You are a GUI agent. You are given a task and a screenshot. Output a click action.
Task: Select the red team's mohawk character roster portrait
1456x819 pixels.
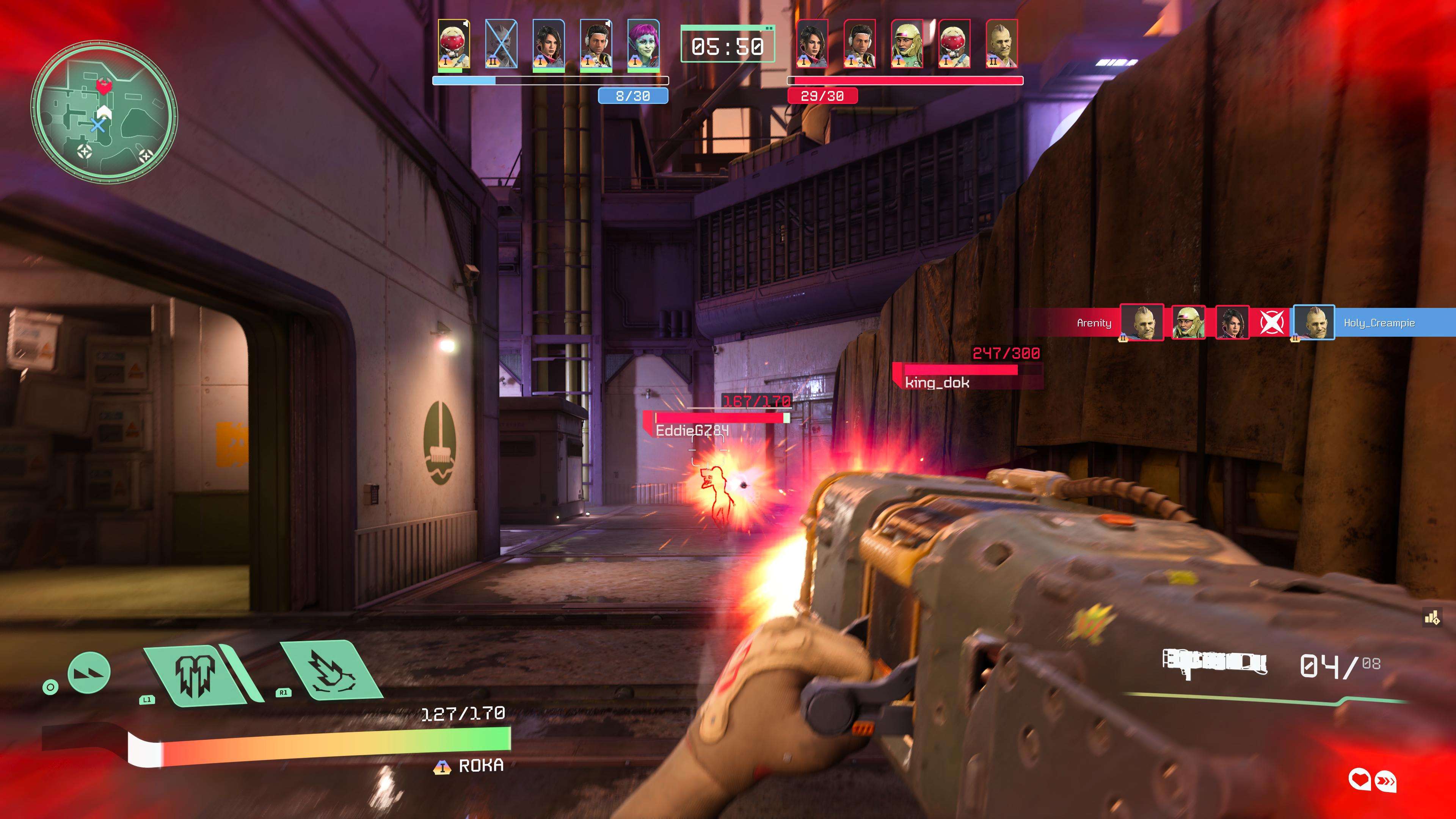[1001, 45]
